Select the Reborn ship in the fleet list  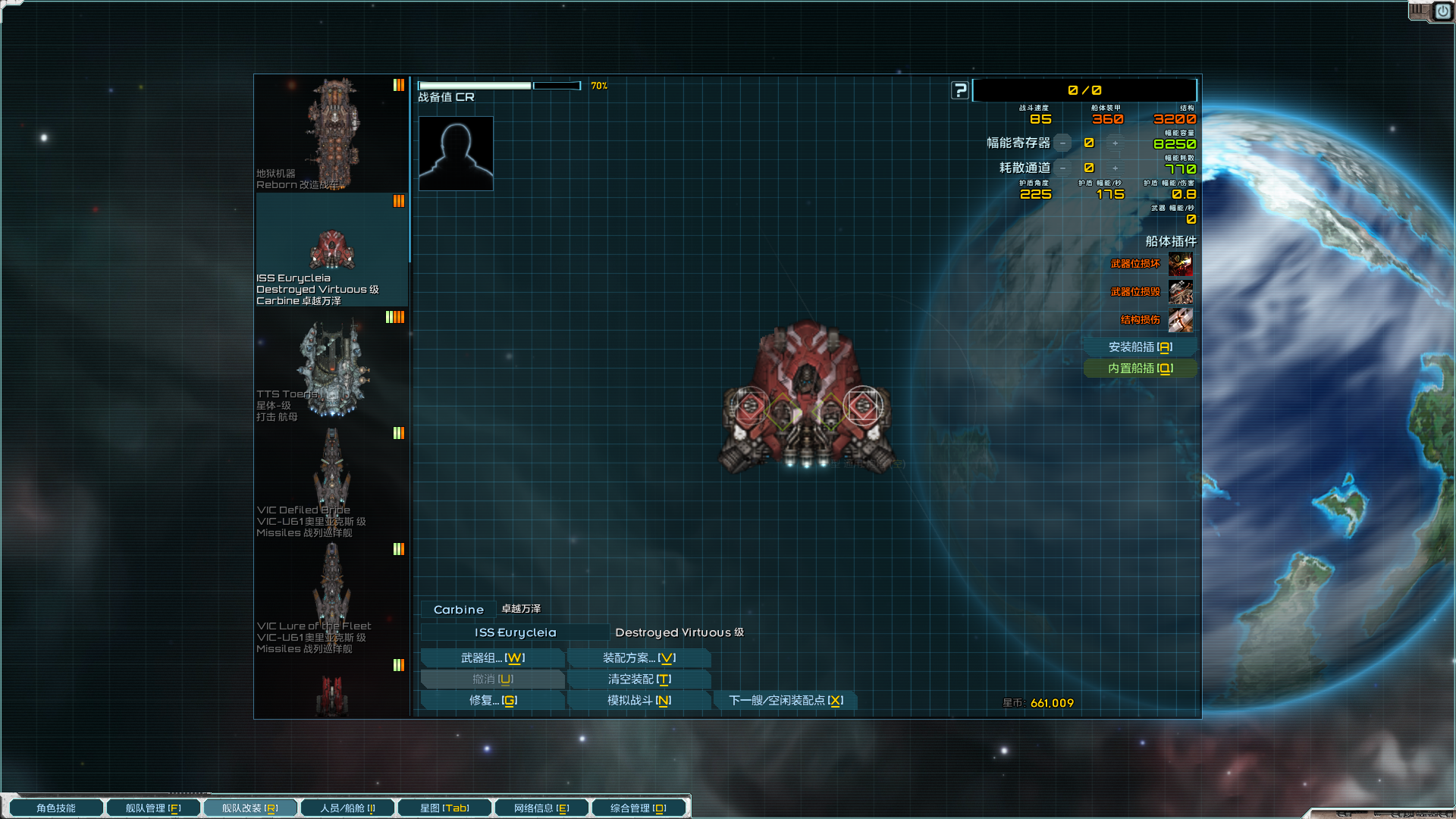point(332,133)
